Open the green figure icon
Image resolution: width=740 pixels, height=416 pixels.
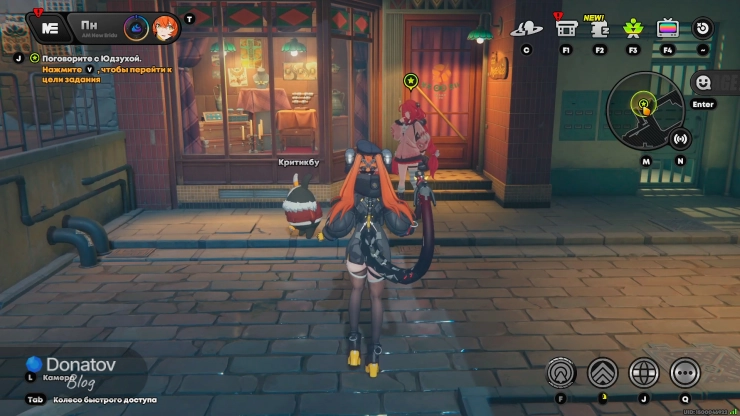(633, 28)
